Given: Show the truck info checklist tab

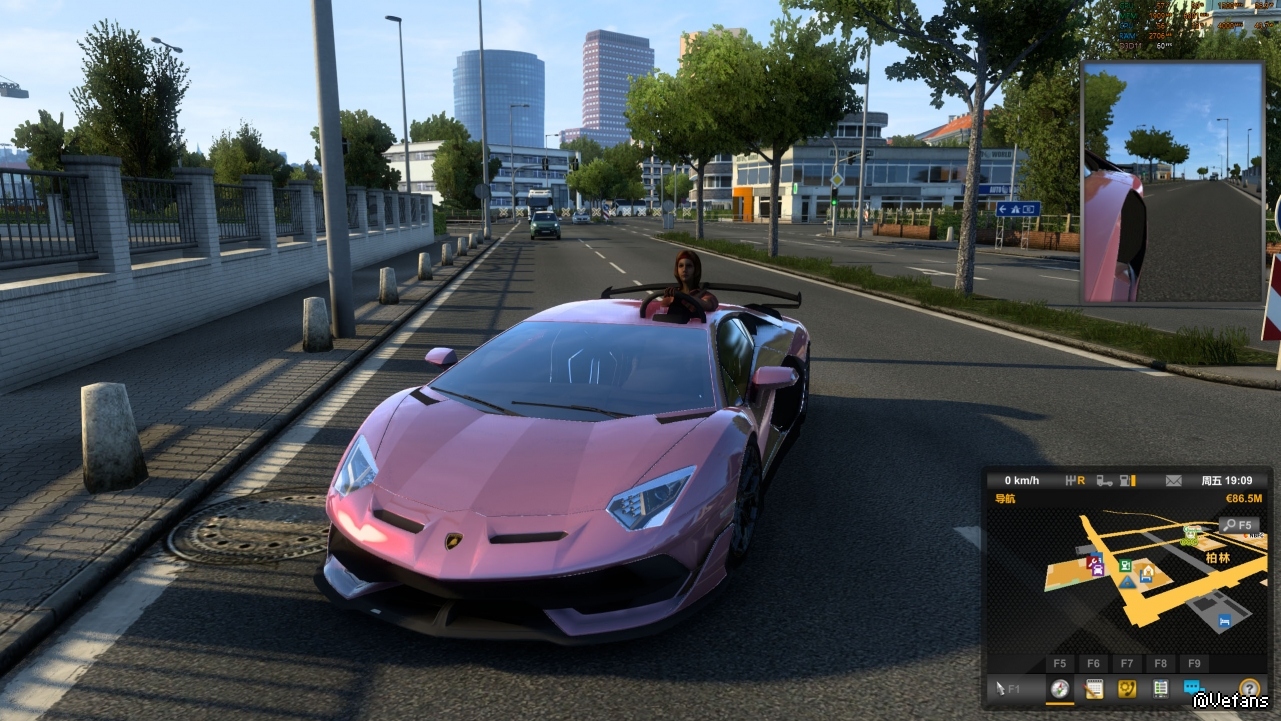Looking at the screenshot, I should click(1160, 688).
